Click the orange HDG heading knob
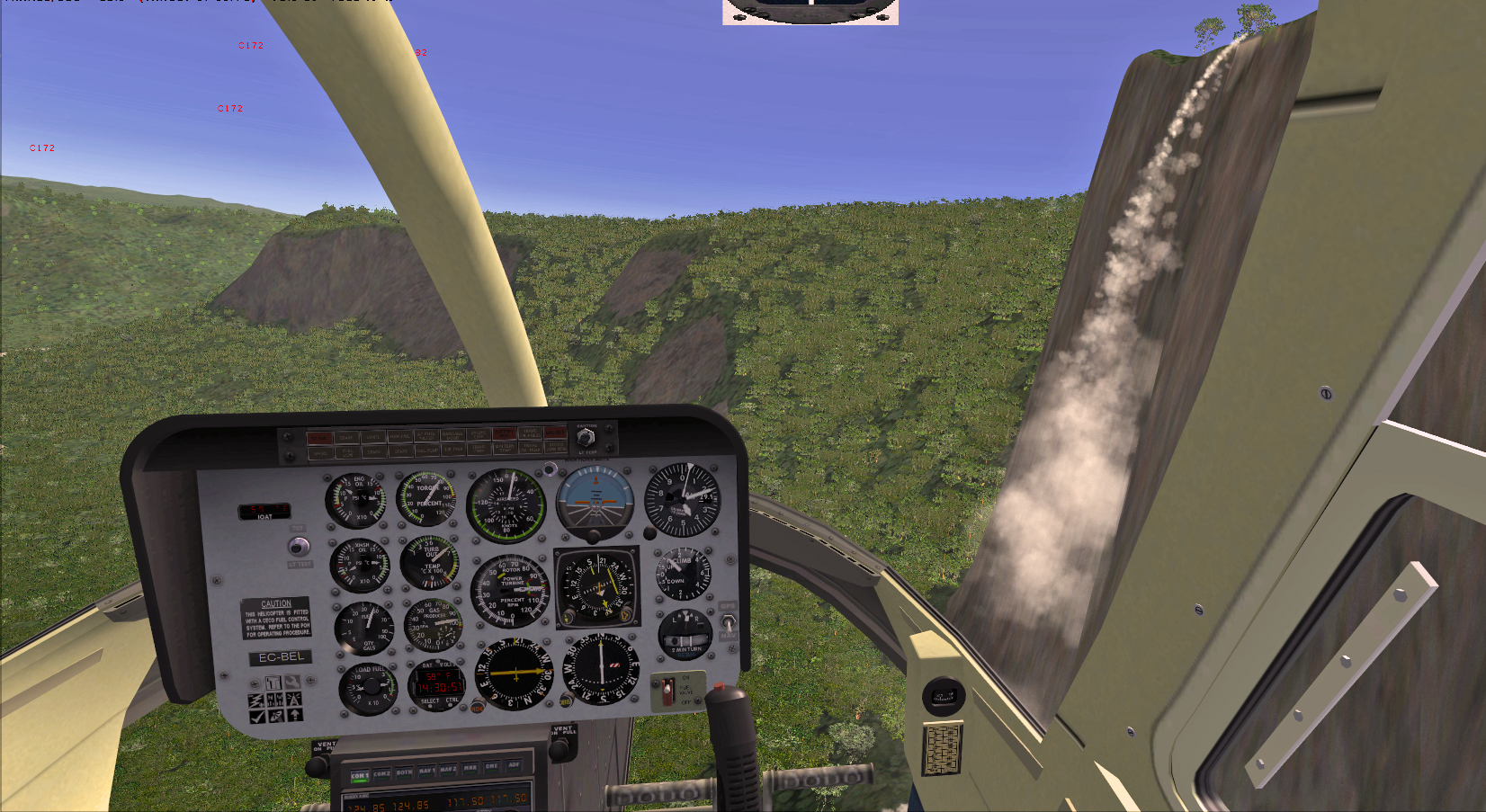 [x=478, y=708]
